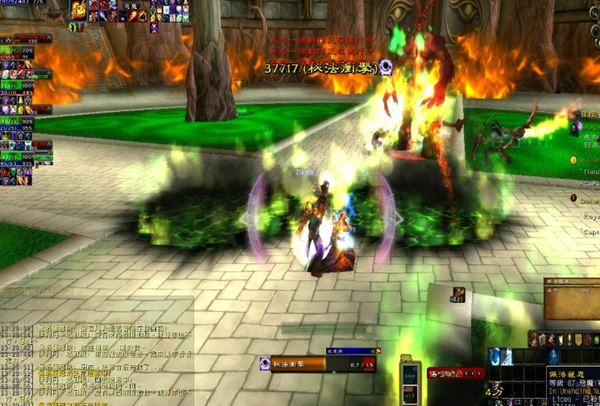Click the lone orange ability icon above the action bars
The width and height of the screenshot is (600, 406).
click(458, 293)
